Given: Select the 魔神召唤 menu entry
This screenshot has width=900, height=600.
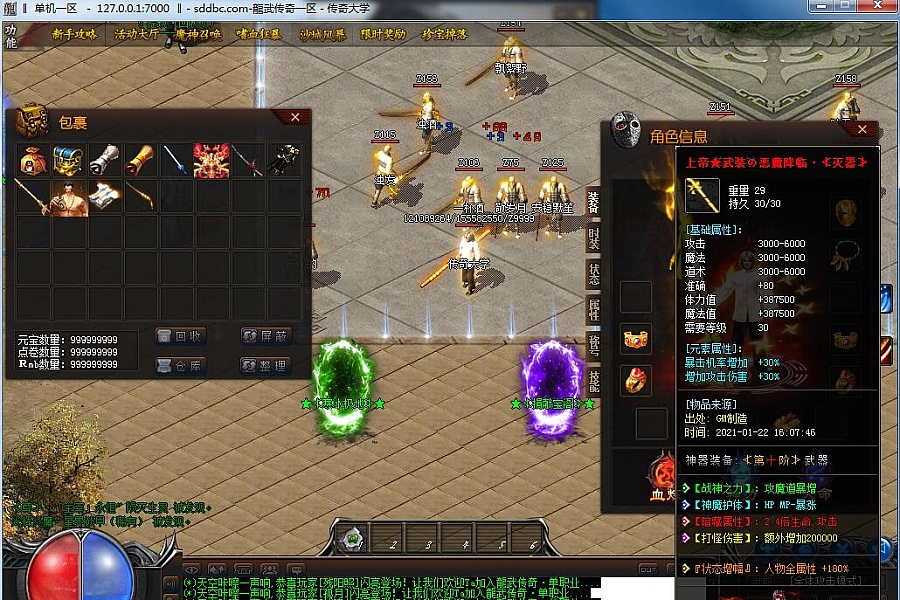Looking at the screenshot, I should coord(199,34).
